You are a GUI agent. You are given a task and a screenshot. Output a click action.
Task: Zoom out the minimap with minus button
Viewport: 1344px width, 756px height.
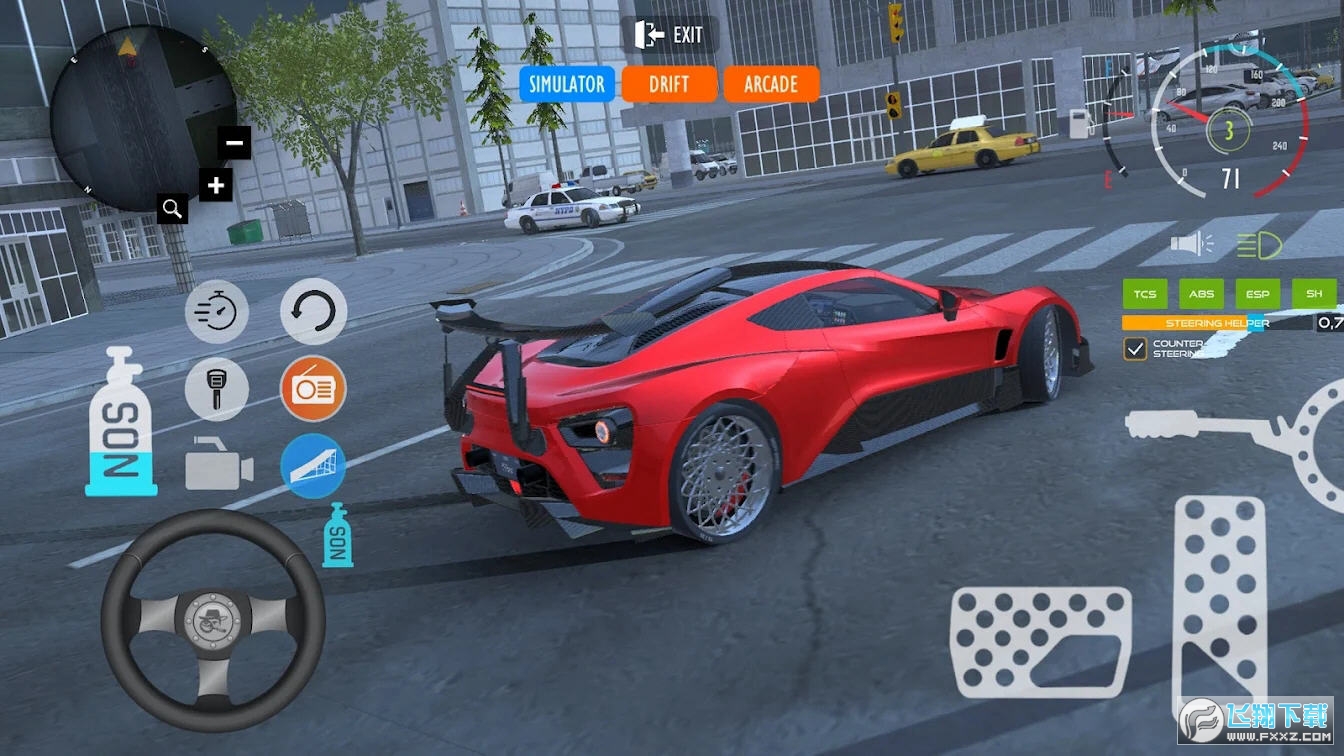coord(235,143)
